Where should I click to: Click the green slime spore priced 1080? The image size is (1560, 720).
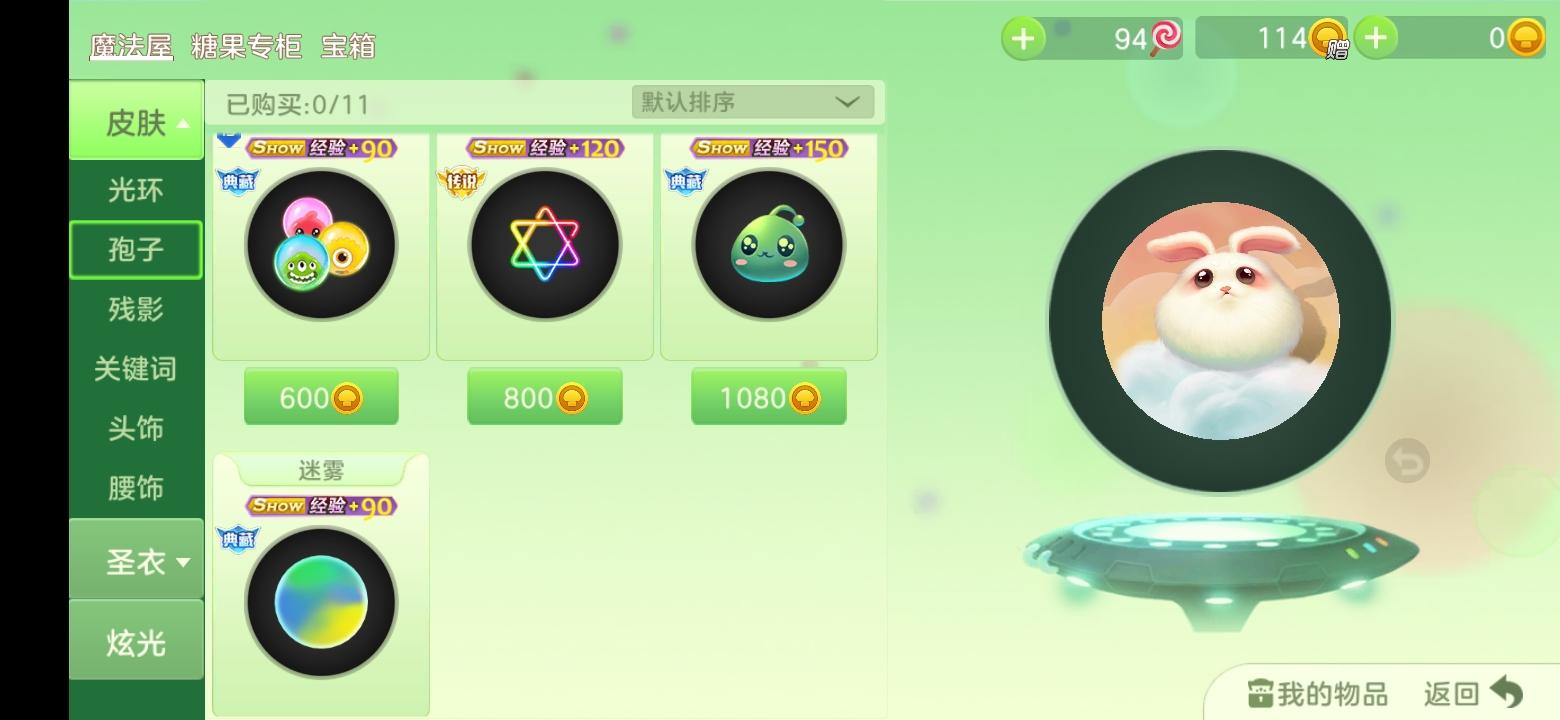pyautogui.click(x=768, y=243)
